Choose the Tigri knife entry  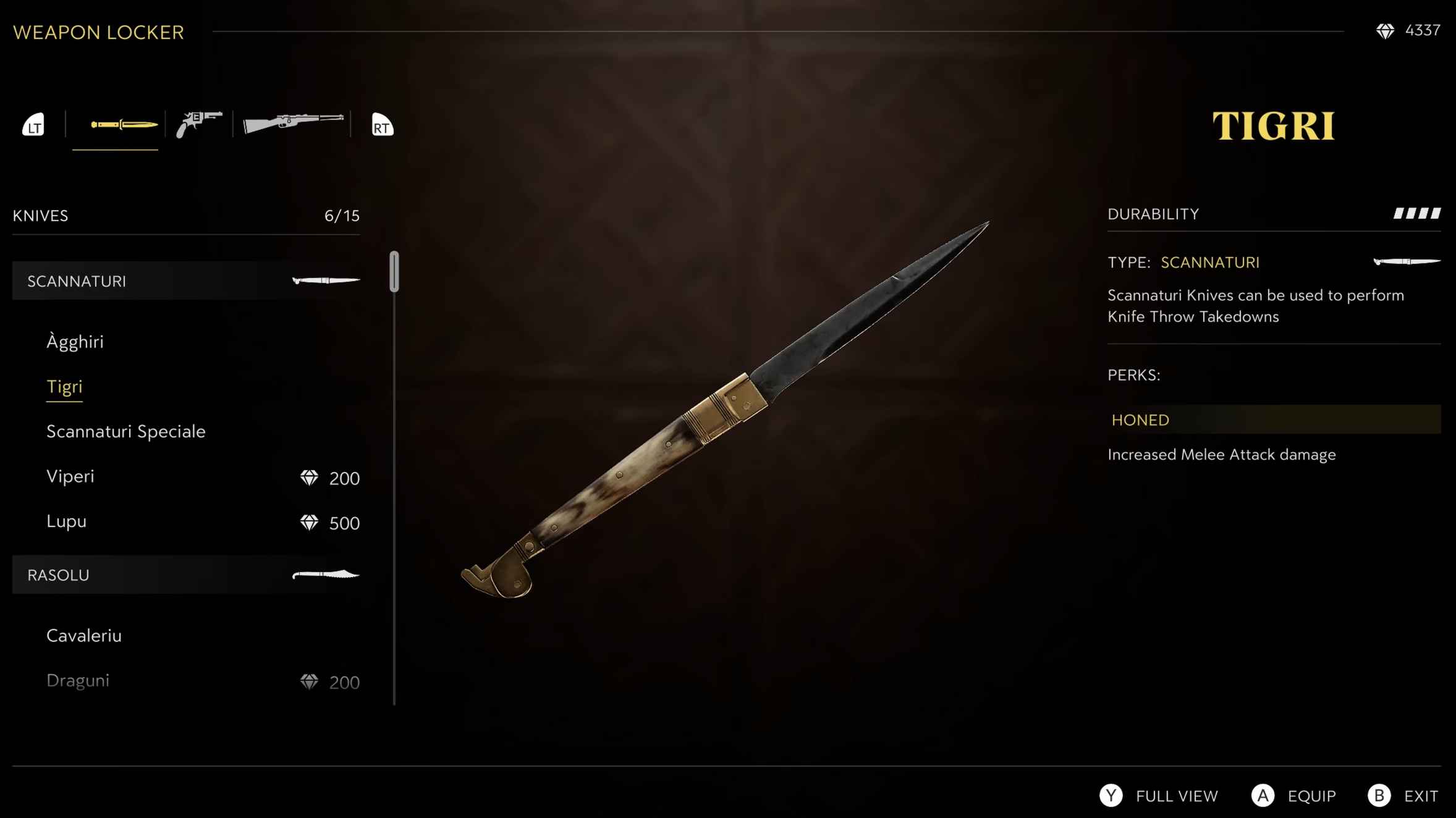(x=64, y=387)
